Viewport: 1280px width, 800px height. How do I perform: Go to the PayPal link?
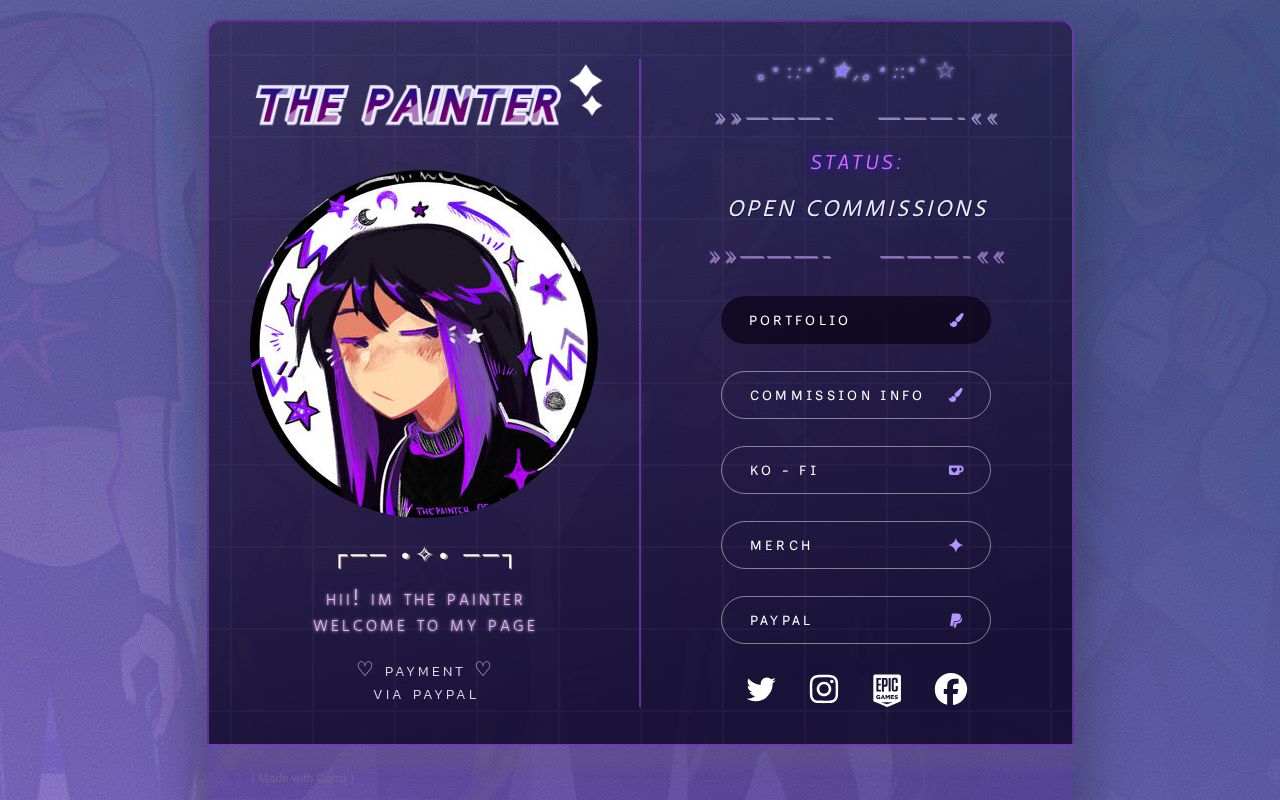pos(855,620)
